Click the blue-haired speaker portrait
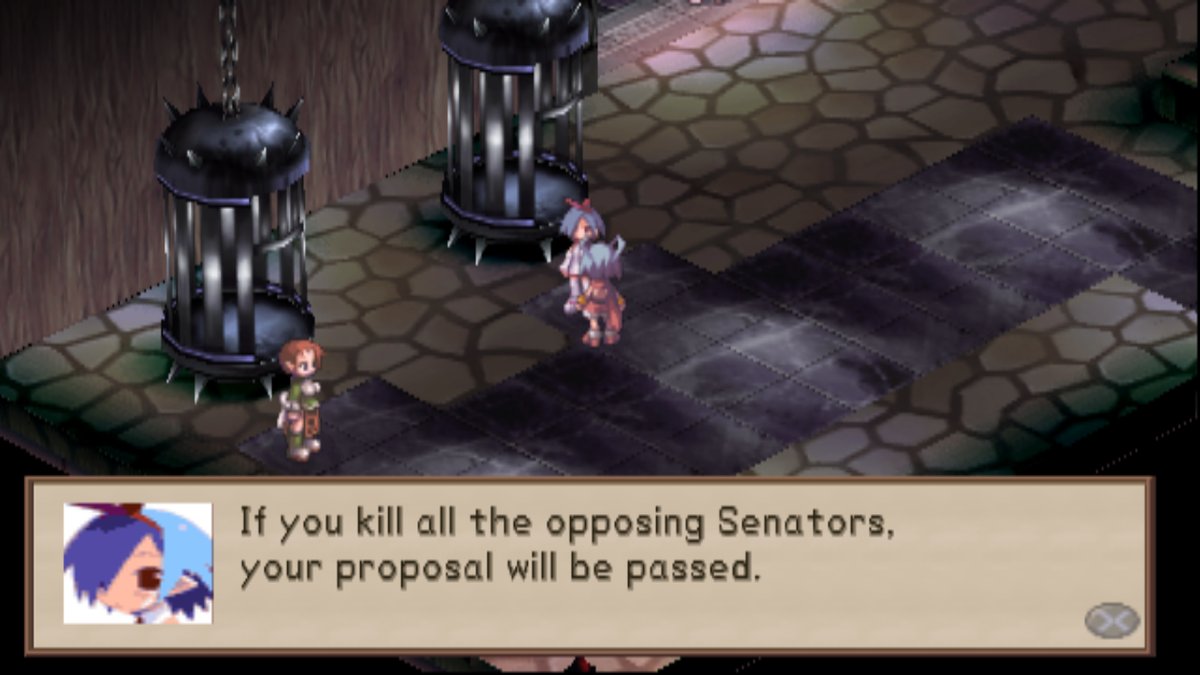Image resolution: width=1200 pixels, height=675 pixels. point(138,563)
